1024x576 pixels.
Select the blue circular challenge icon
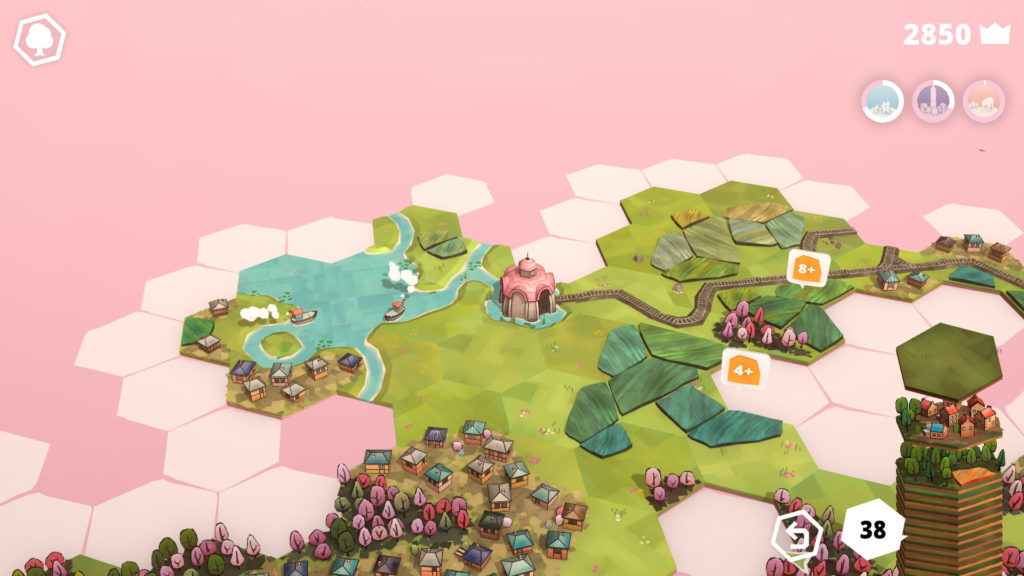(882, 101)
